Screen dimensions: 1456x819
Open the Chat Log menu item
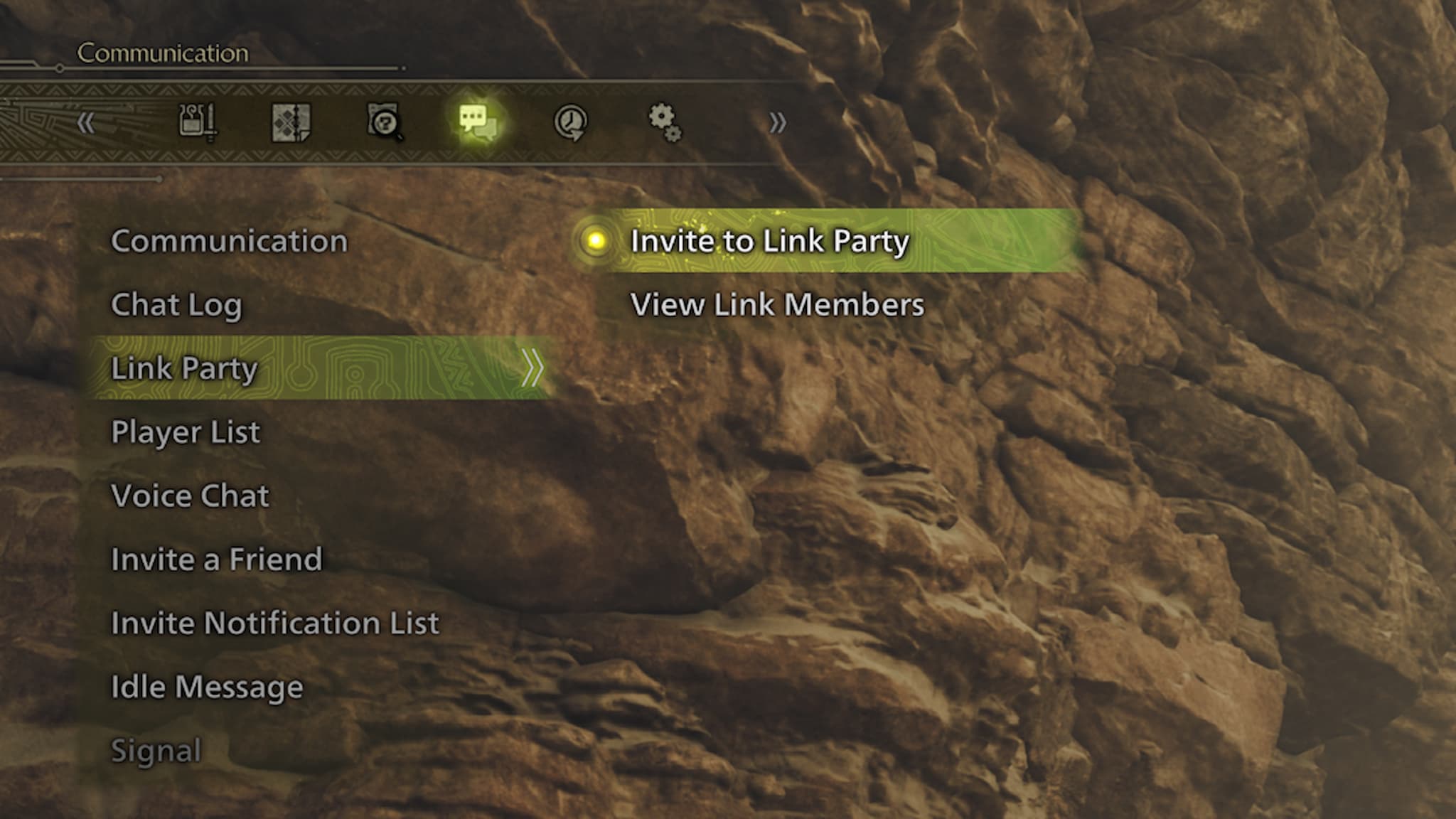pos(176,306)
